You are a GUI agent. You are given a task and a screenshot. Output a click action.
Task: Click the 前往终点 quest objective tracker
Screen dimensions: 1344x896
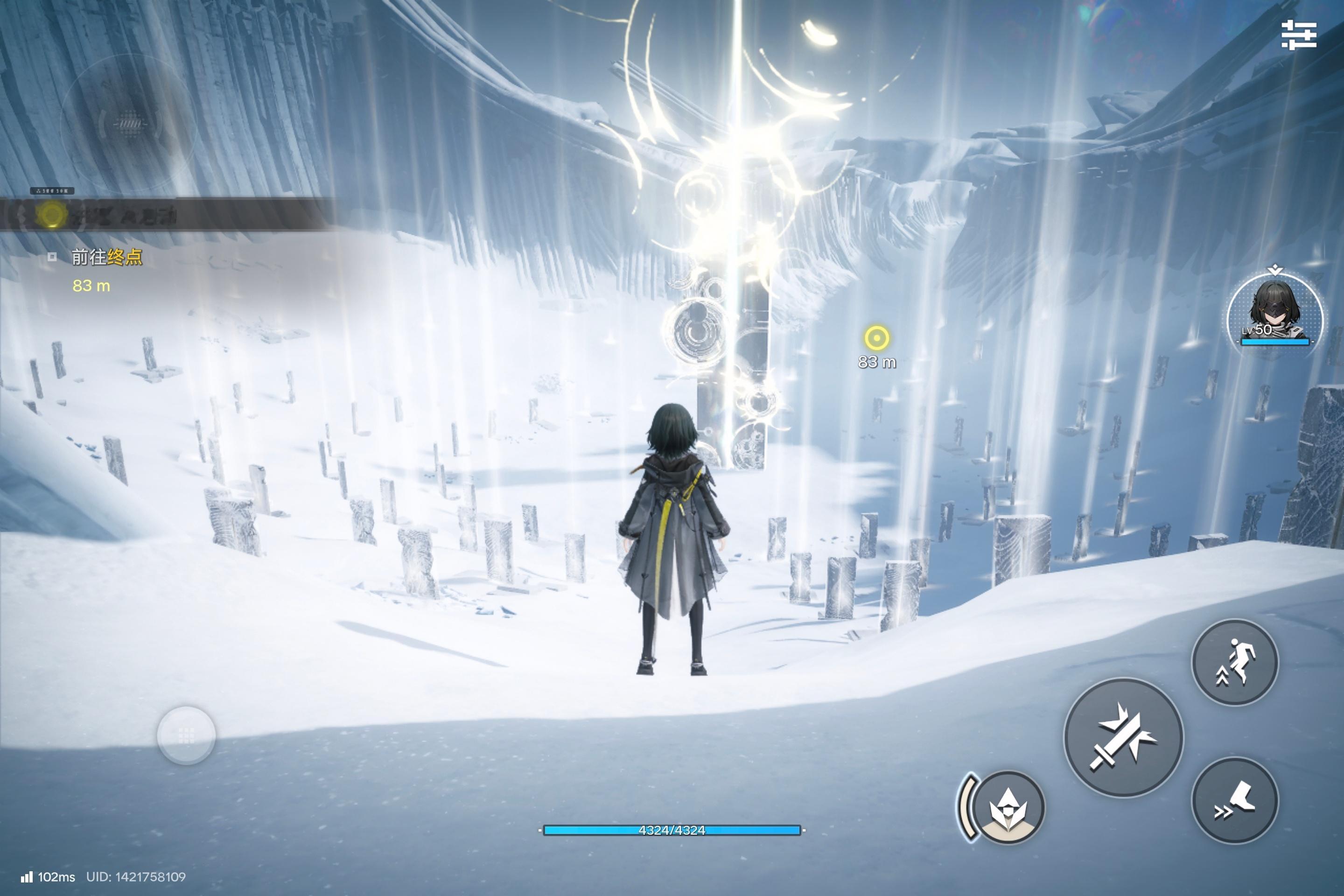(x=106, y=258)
